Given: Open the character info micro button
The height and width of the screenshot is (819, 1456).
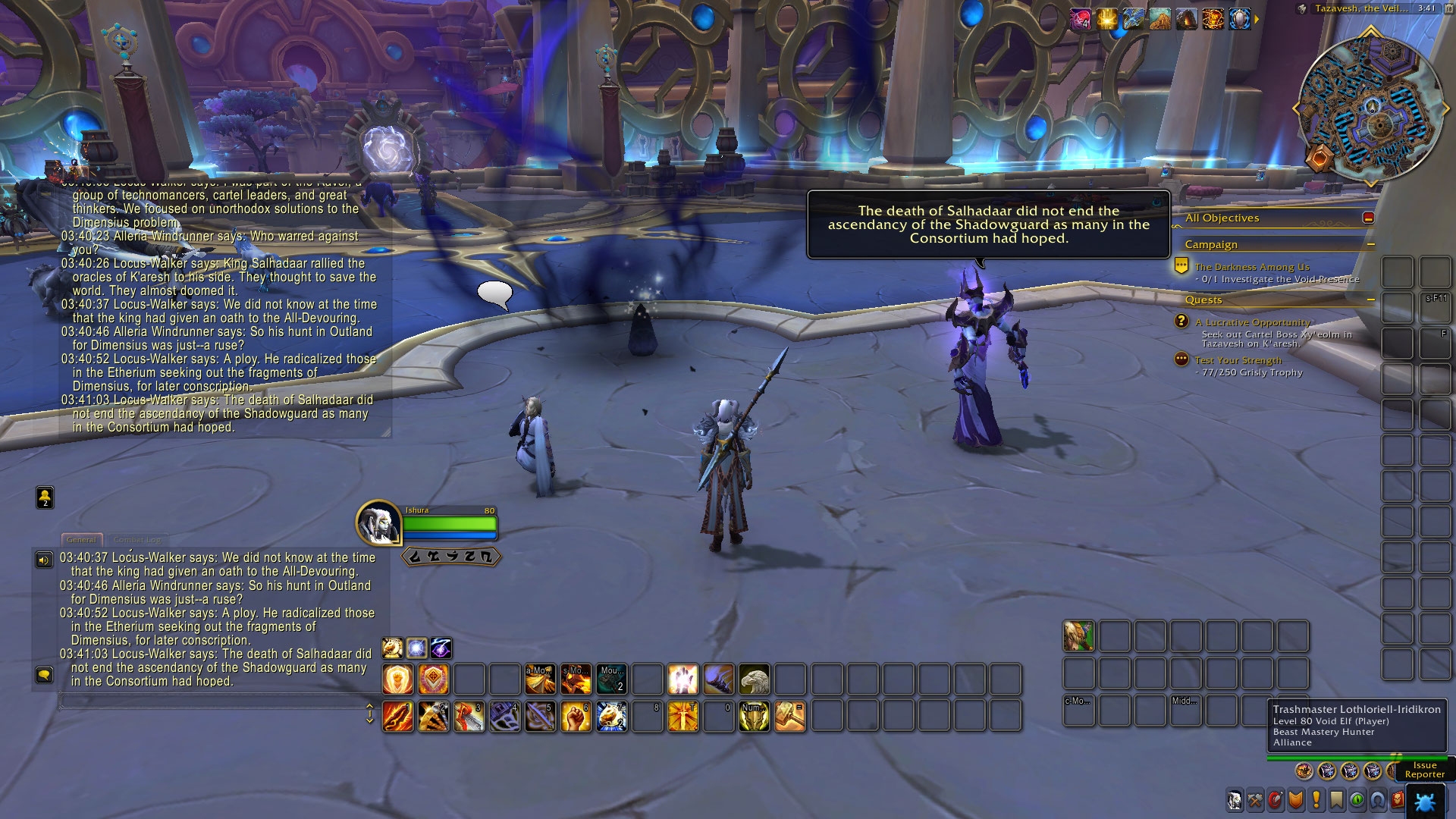Looking at the screenshot, I should (1235, 800).
